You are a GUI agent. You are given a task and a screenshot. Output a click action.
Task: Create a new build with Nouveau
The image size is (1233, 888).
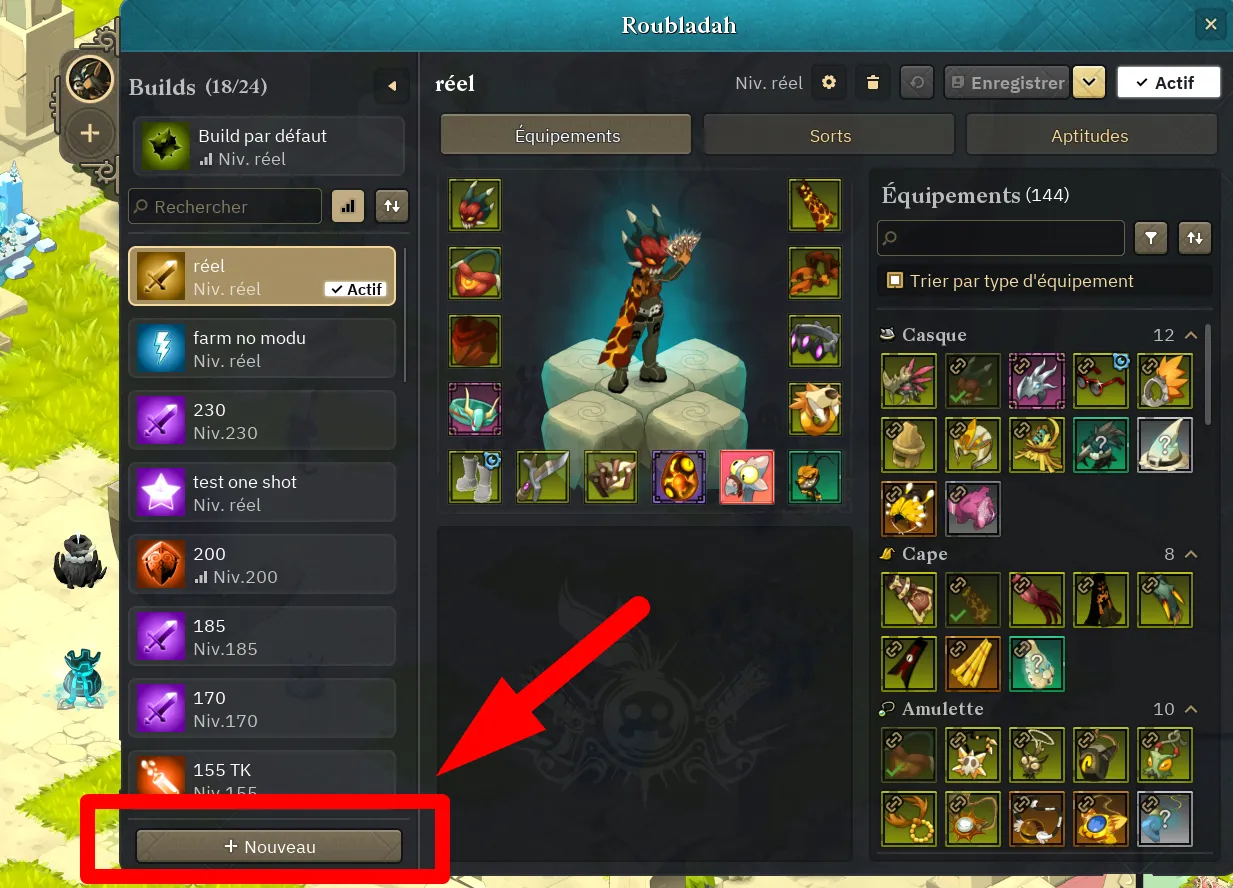point(269,846)
